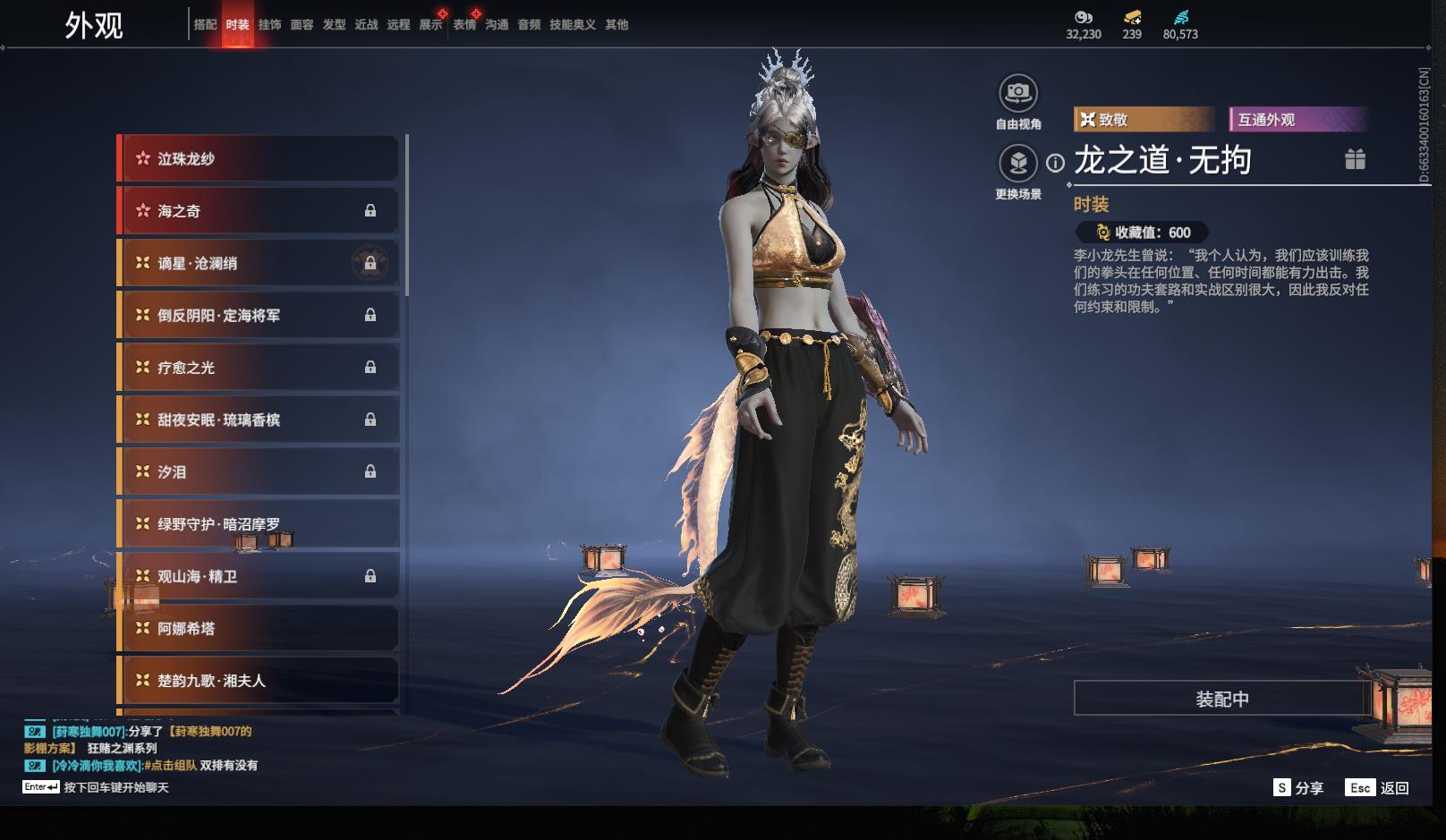The image size is (1446, 840).
Task: Choose the 海之奇 outfit entry
Action: coord(259,211)
